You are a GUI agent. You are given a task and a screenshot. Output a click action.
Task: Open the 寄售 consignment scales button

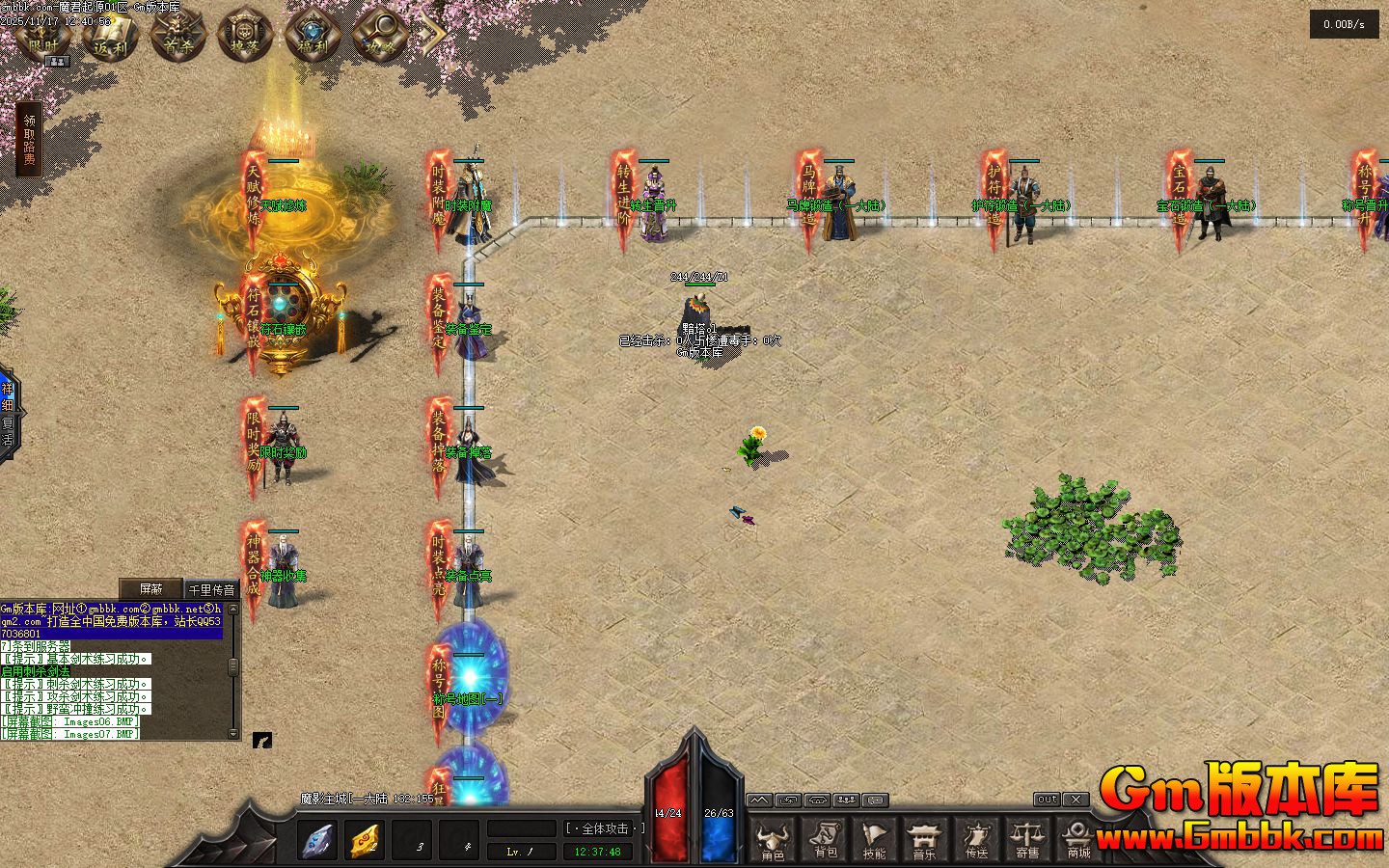1027,839
